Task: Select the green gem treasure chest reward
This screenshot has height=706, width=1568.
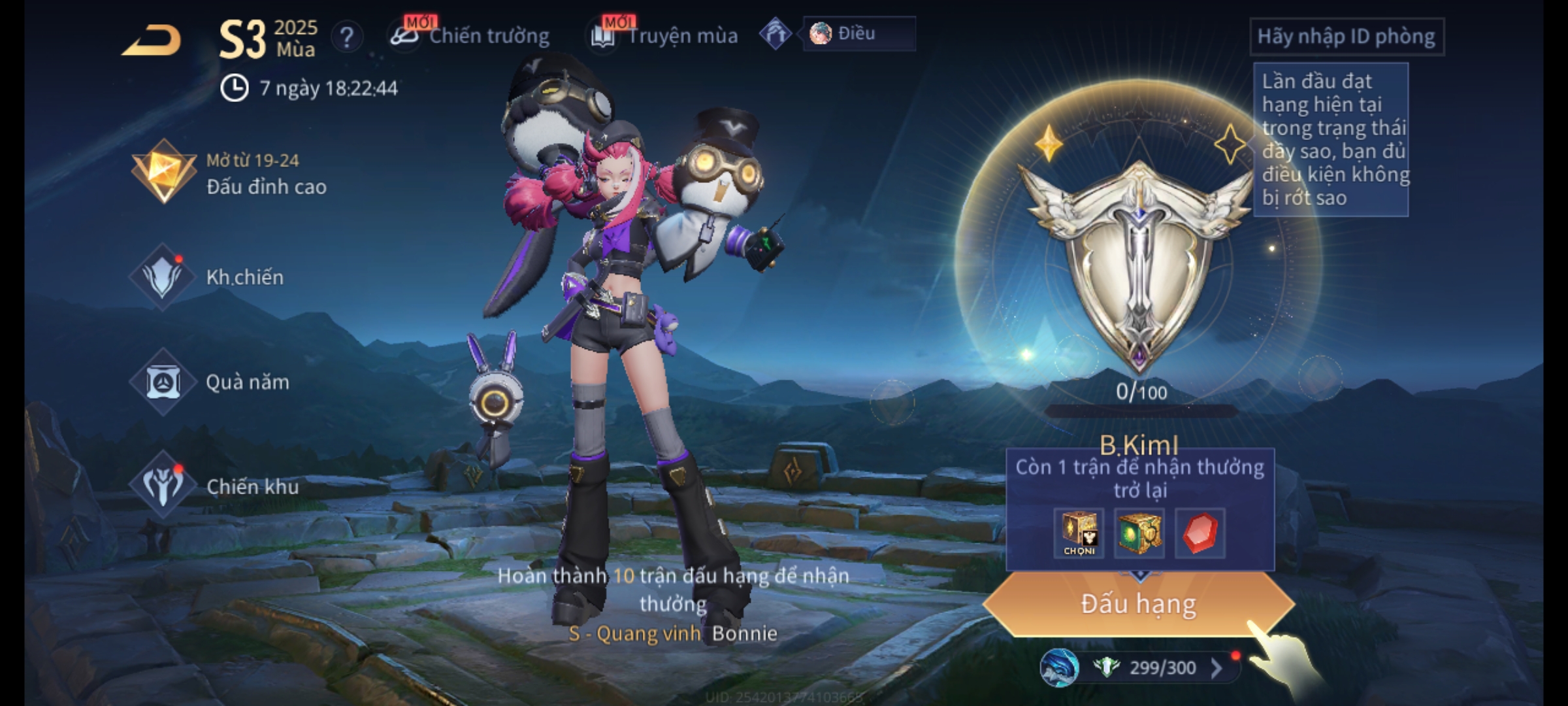Action: click(x=1139, y=533)
